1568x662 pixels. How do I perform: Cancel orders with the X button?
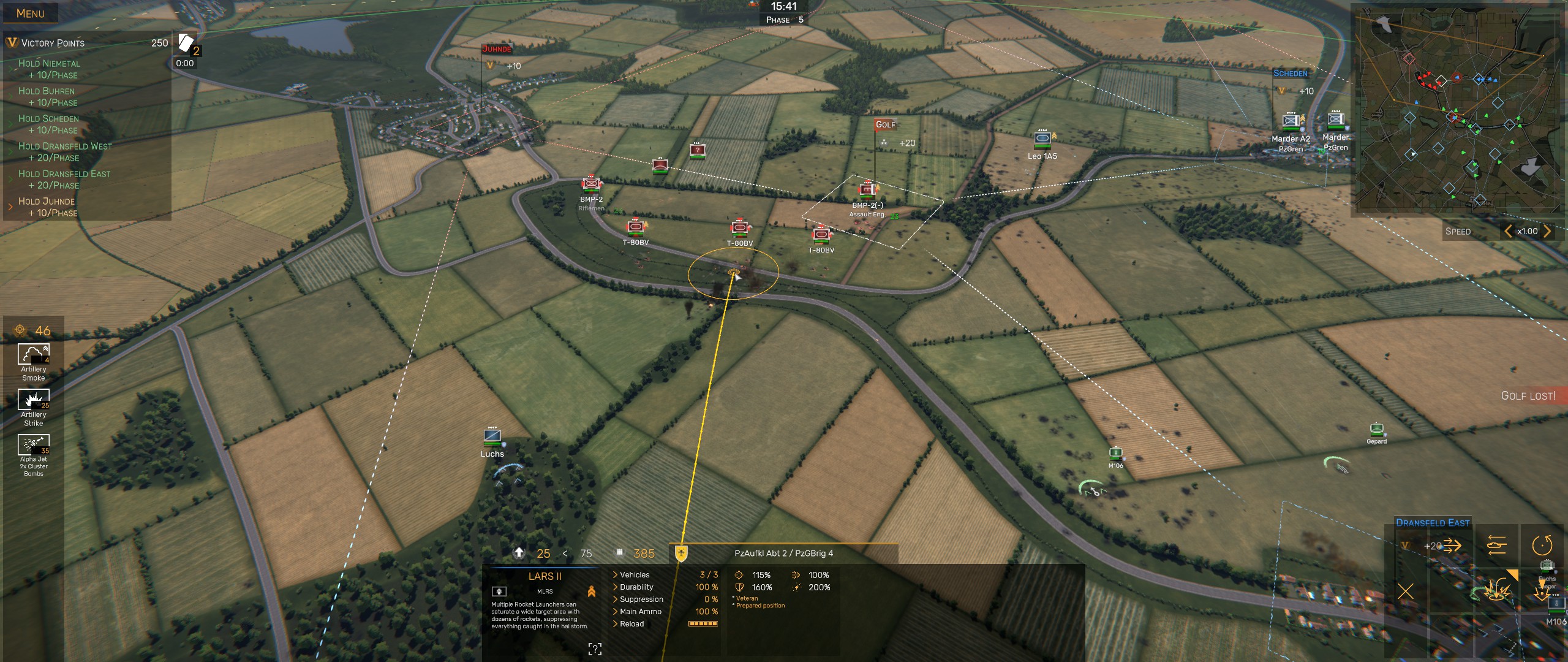point(1406,592)
